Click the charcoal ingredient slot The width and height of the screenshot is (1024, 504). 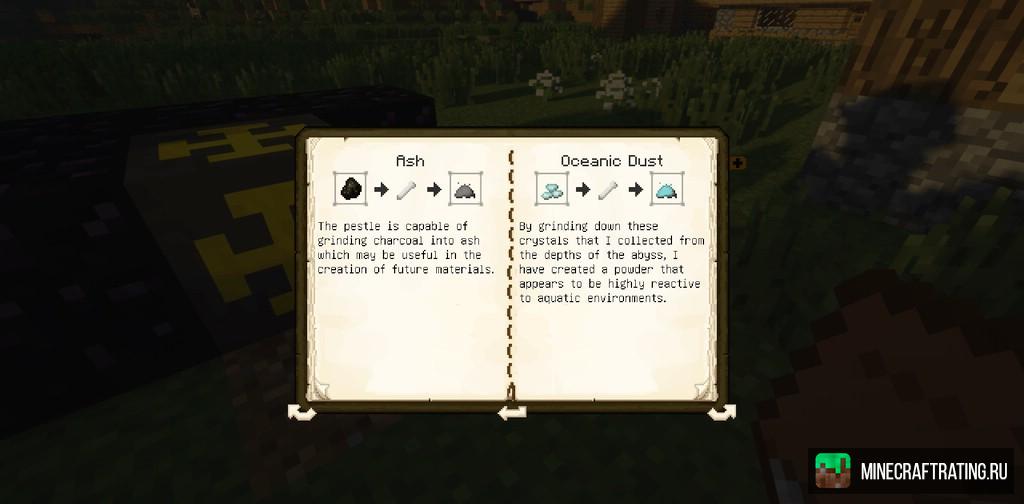351,189
